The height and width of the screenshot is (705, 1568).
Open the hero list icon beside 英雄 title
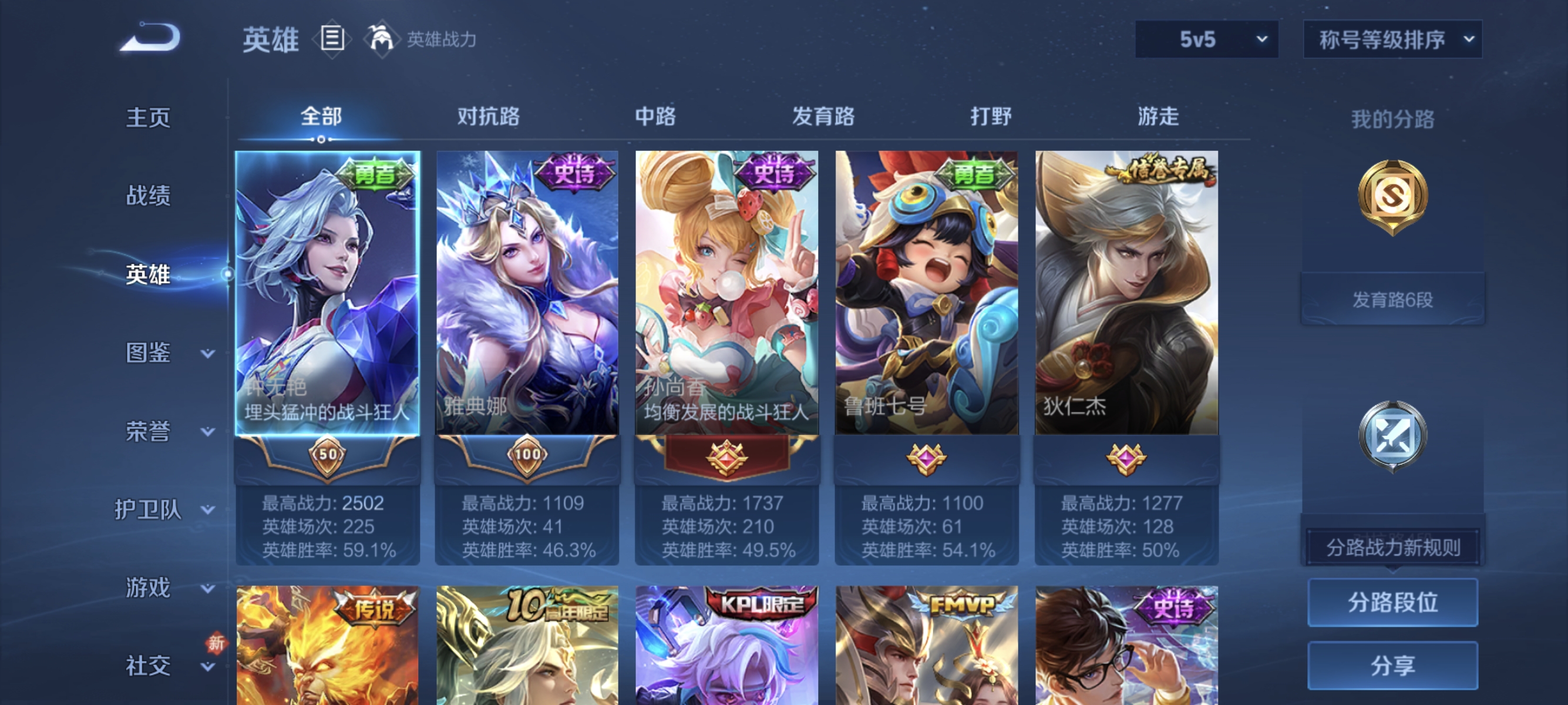coord(332,38)
